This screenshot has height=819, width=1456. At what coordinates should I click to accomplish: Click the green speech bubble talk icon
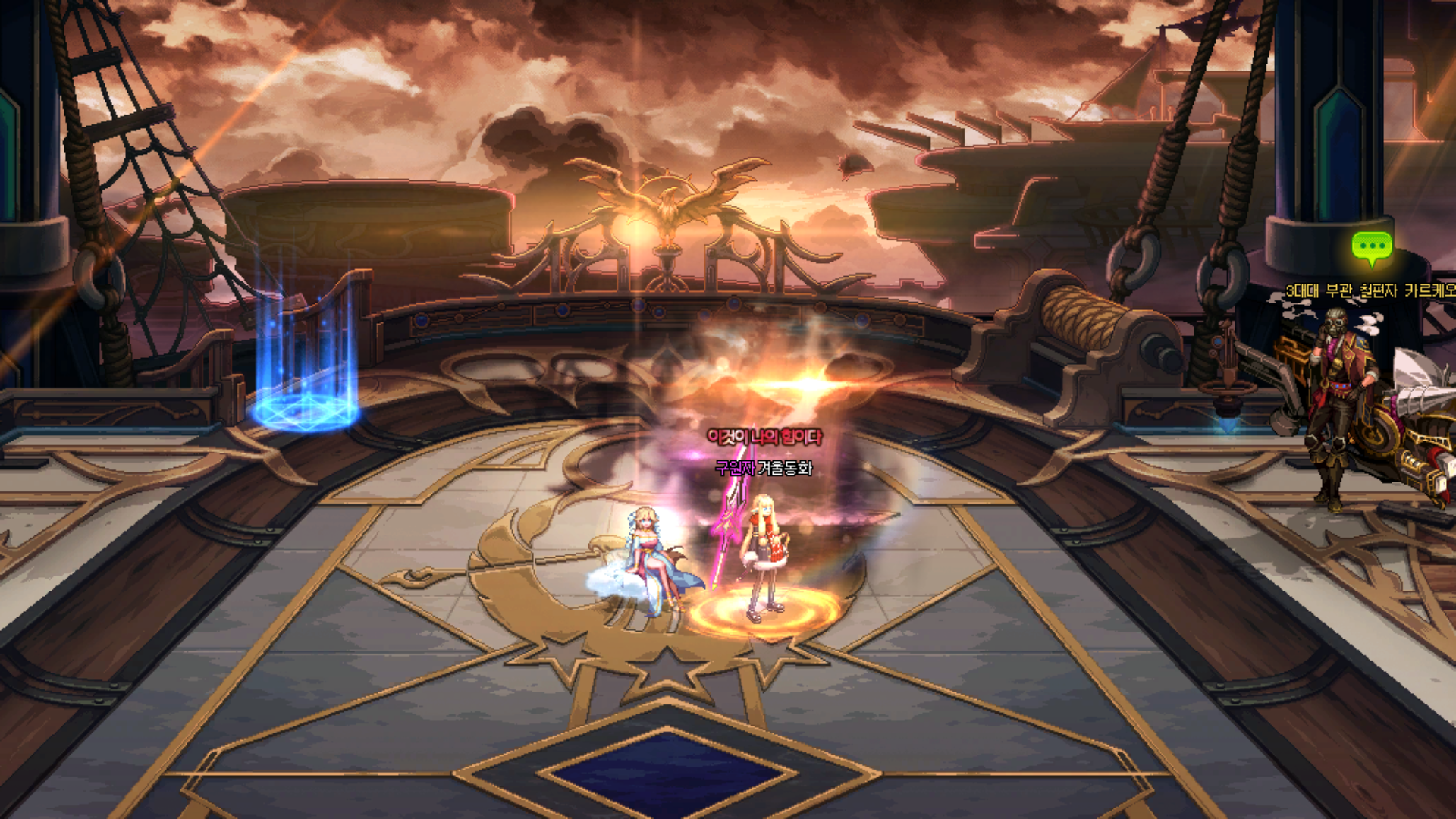[1371, 247]
